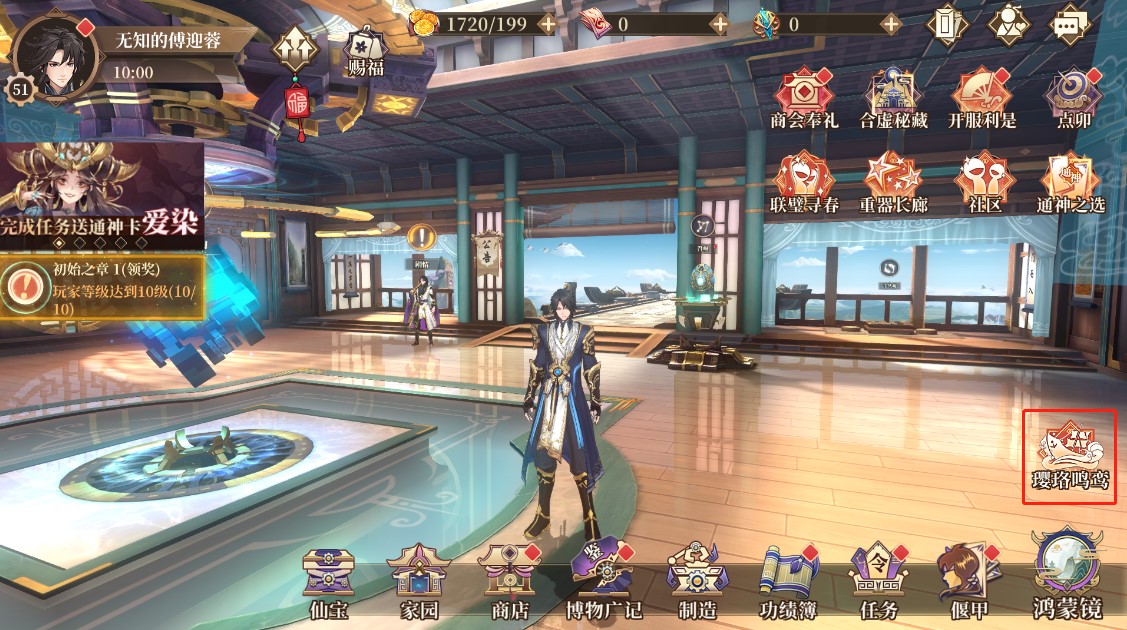This screenshot has width=1127, height=630.
Task: Open 商会奉礼 event
Action: tap(801, 98)
